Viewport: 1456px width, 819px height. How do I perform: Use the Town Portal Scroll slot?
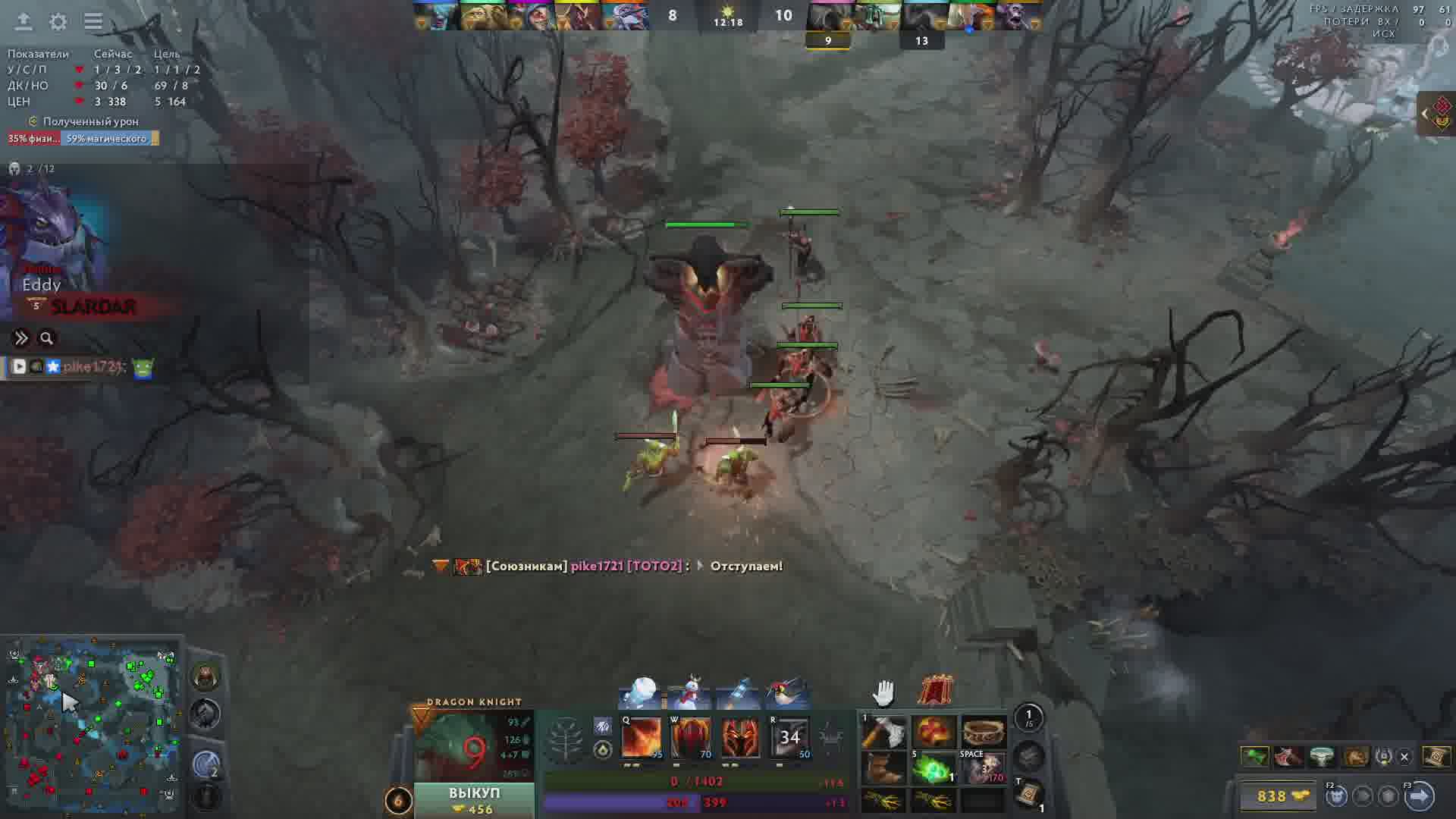1029,794
